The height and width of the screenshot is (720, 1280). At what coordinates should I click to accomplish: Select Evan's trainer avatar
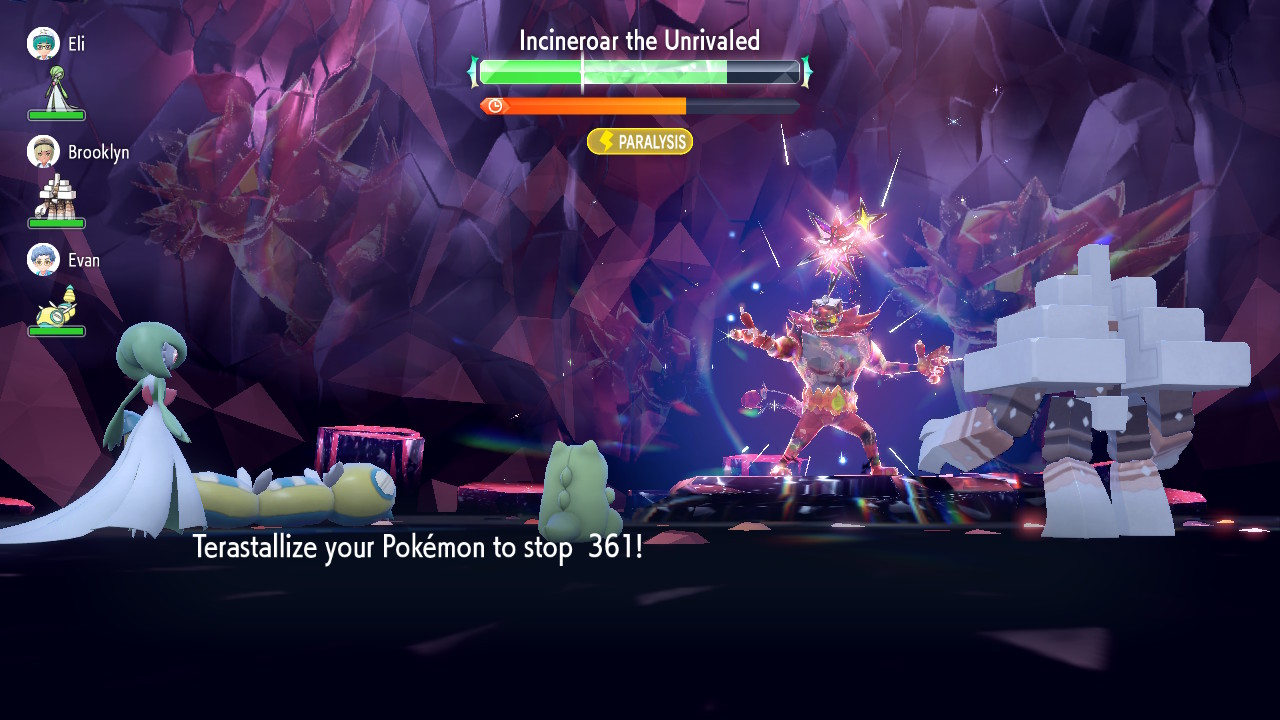[43, 260]
